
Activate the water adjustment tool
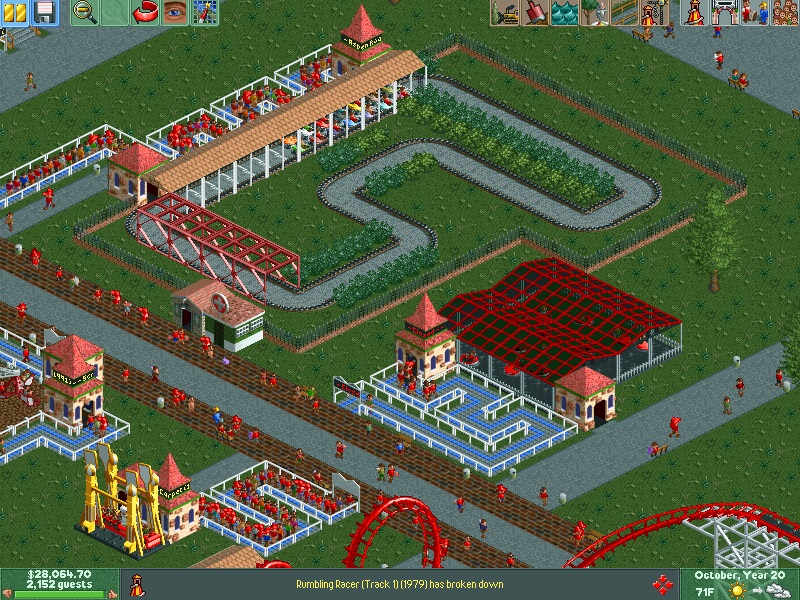pyautogui.click(x=564, y=12)
